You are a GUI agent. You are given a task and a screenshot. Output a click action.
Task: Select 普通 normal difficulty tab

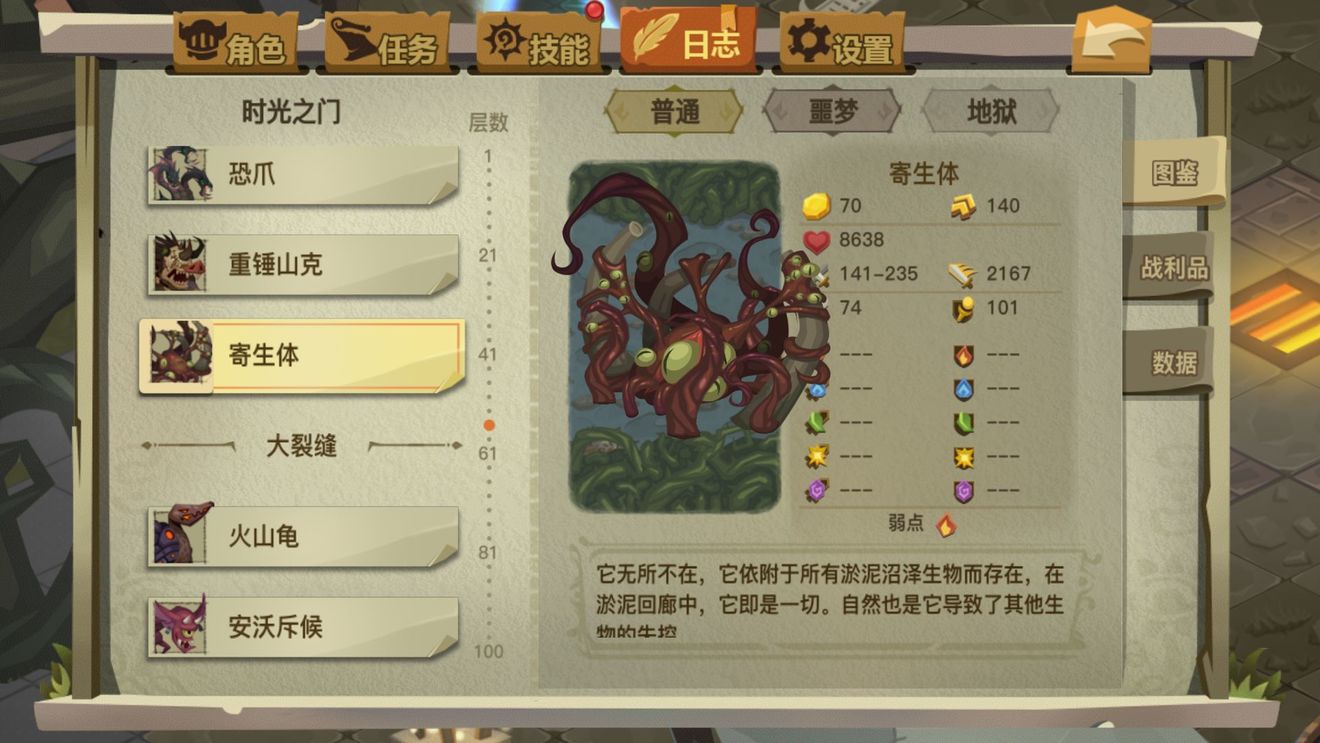point(674,112)
